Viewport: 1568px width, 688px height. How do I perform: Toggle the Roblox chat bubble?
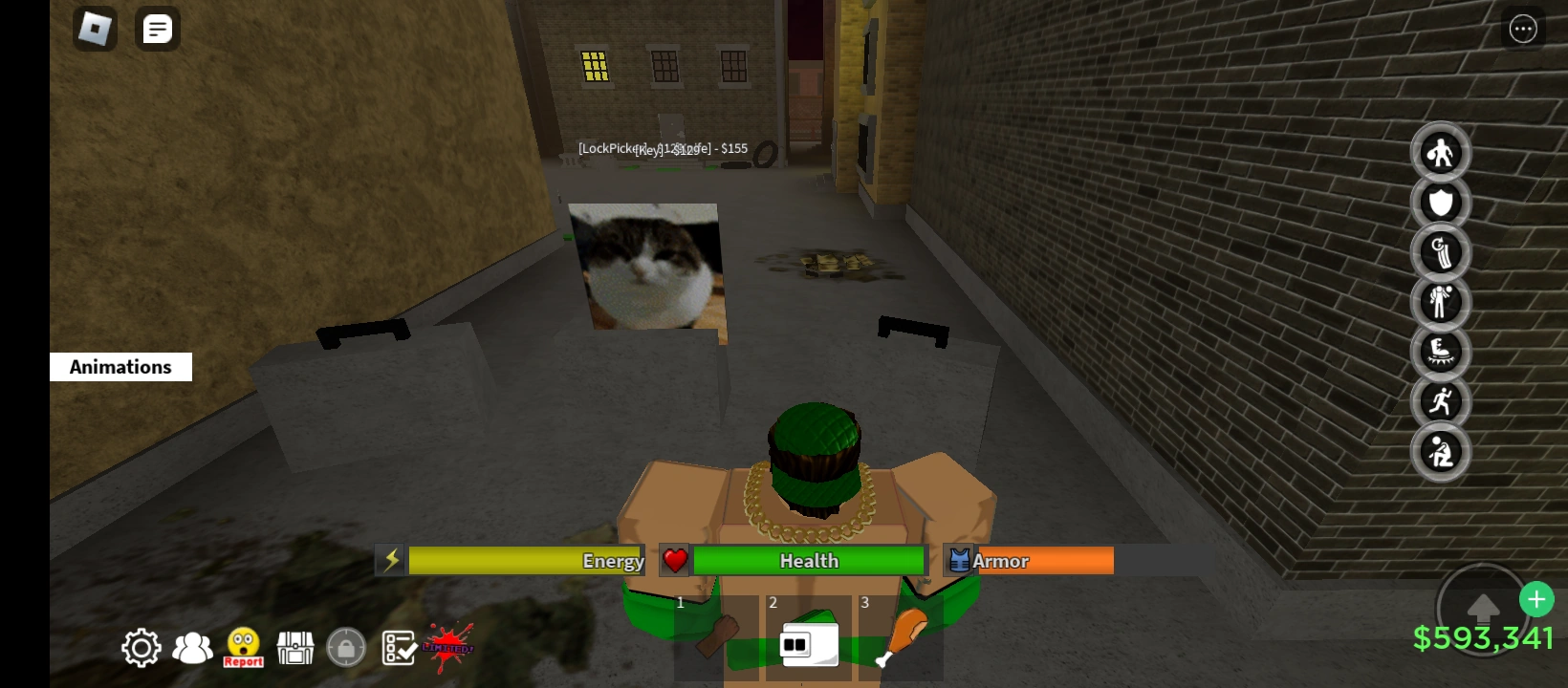tap(157, 29)
